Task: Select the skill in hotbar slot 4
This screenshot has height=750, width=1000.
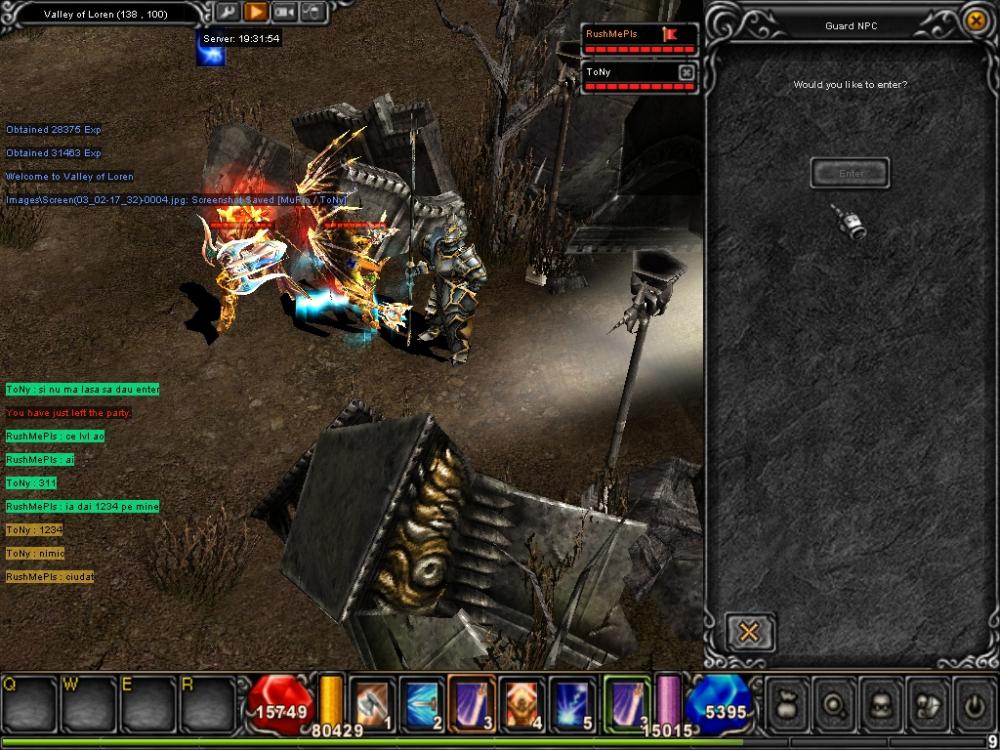Action: pos(523,703)
